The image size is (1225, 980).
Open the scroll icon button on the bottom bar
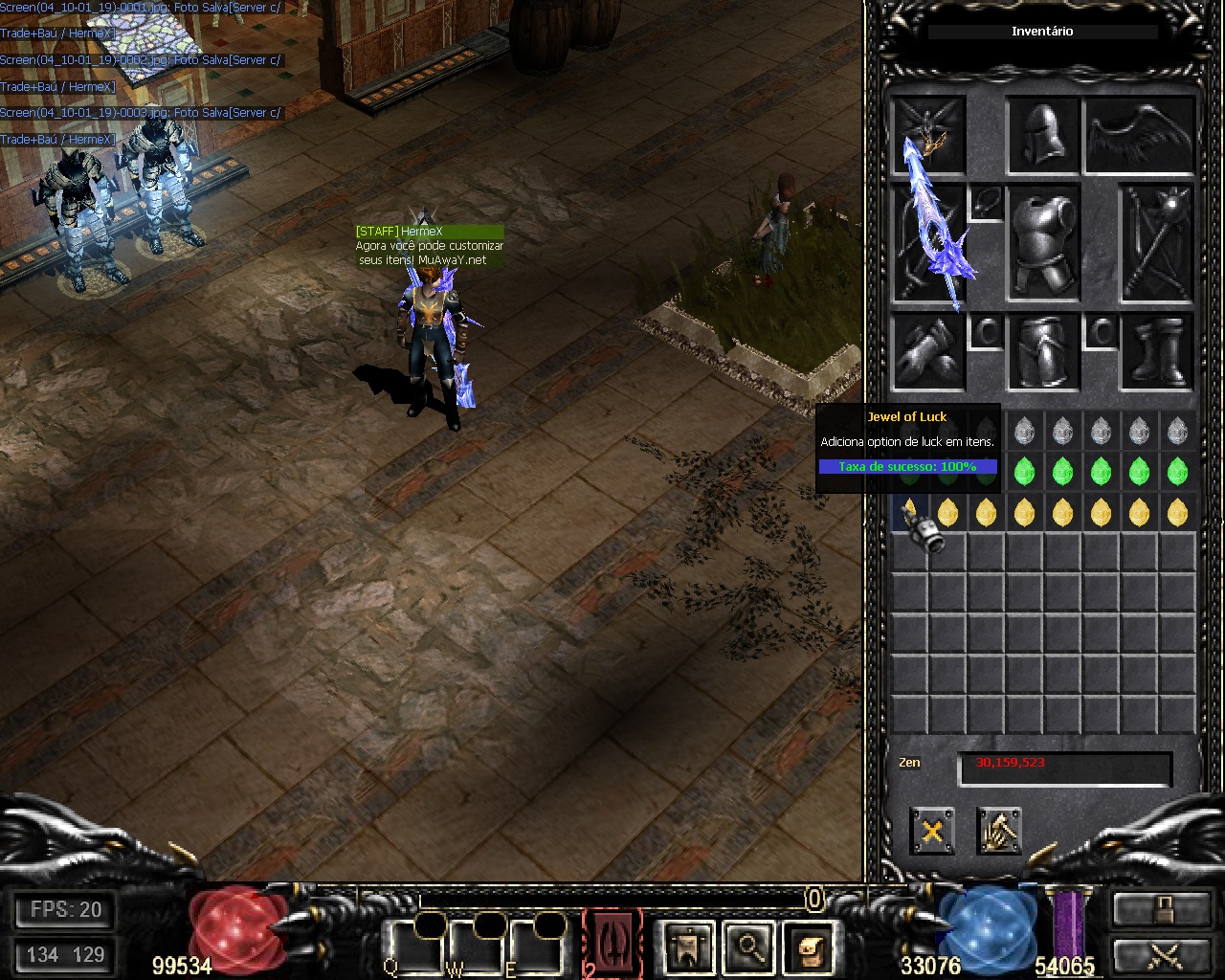coord(810,947)
